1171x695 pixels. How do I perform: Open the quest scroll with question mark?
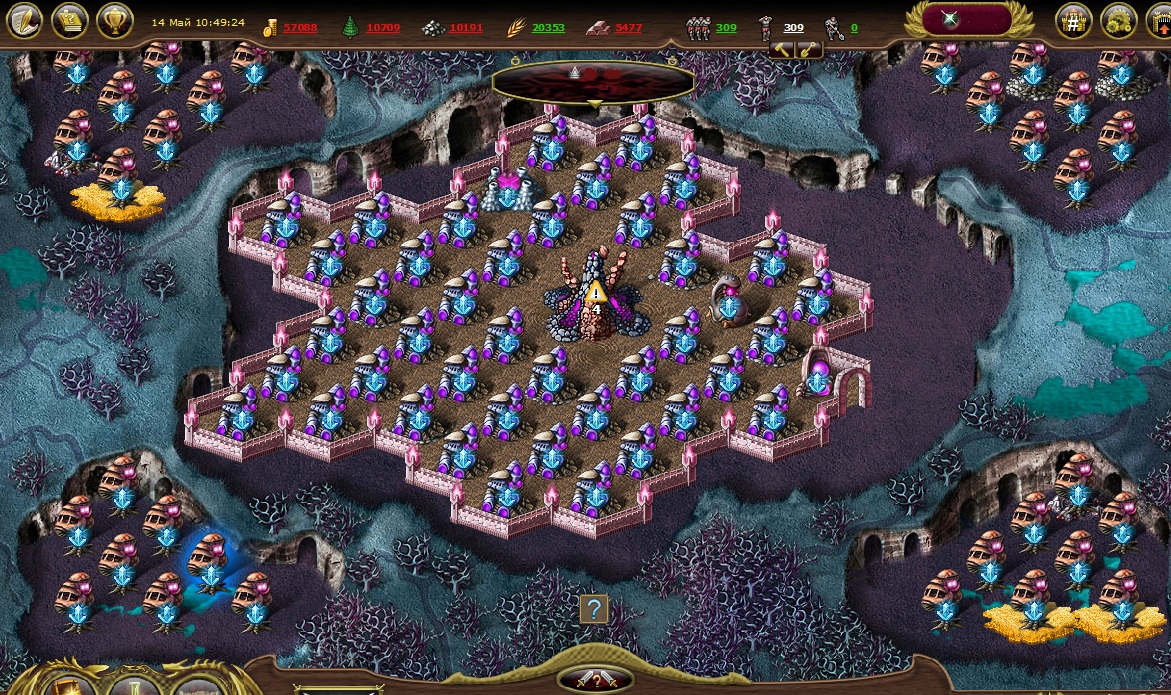point(70,21)
